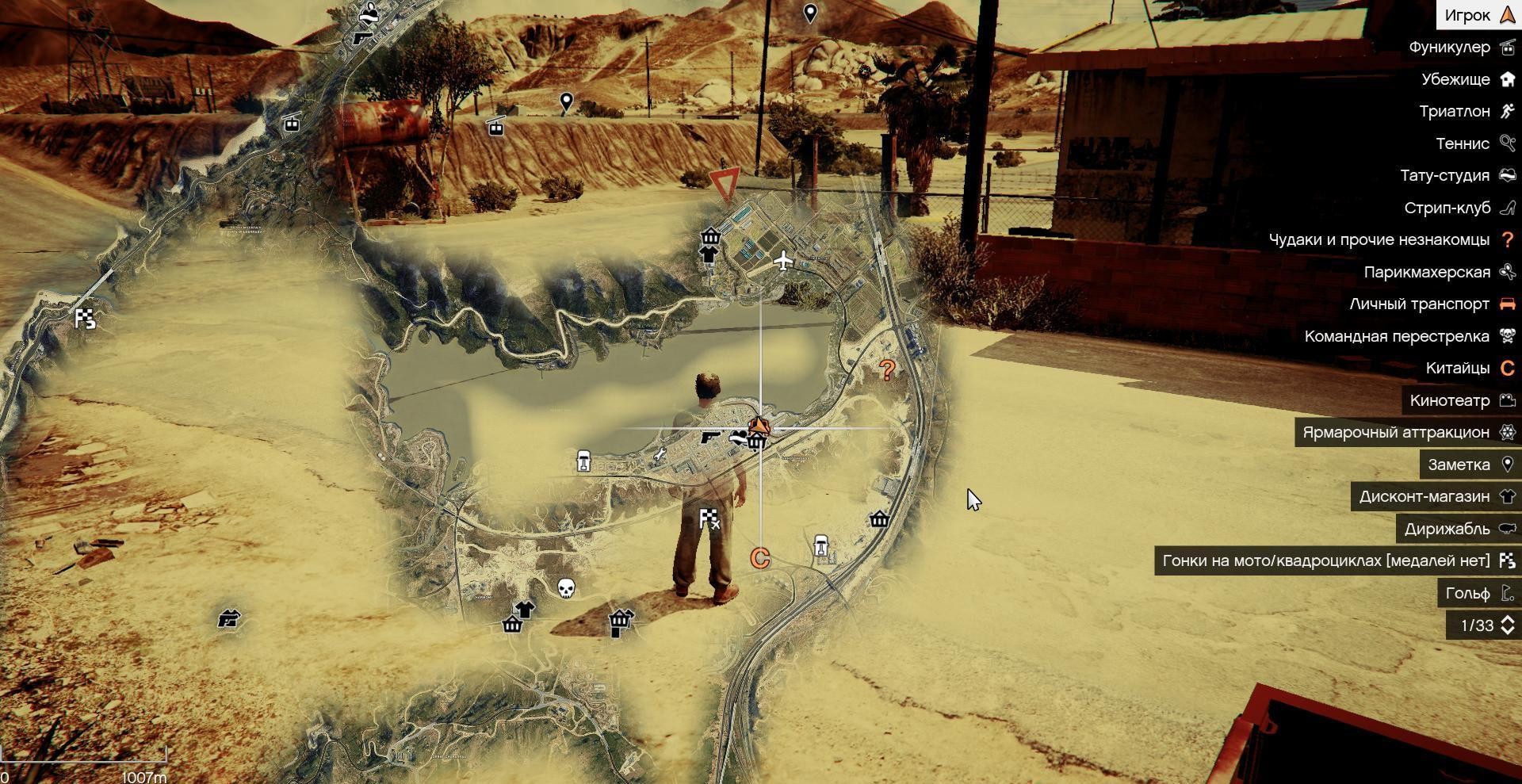Image resolution: width=1522 pixels, height=784 pixels.
Task: Select the skull marker on the map
Action: [x=565, y=588]
